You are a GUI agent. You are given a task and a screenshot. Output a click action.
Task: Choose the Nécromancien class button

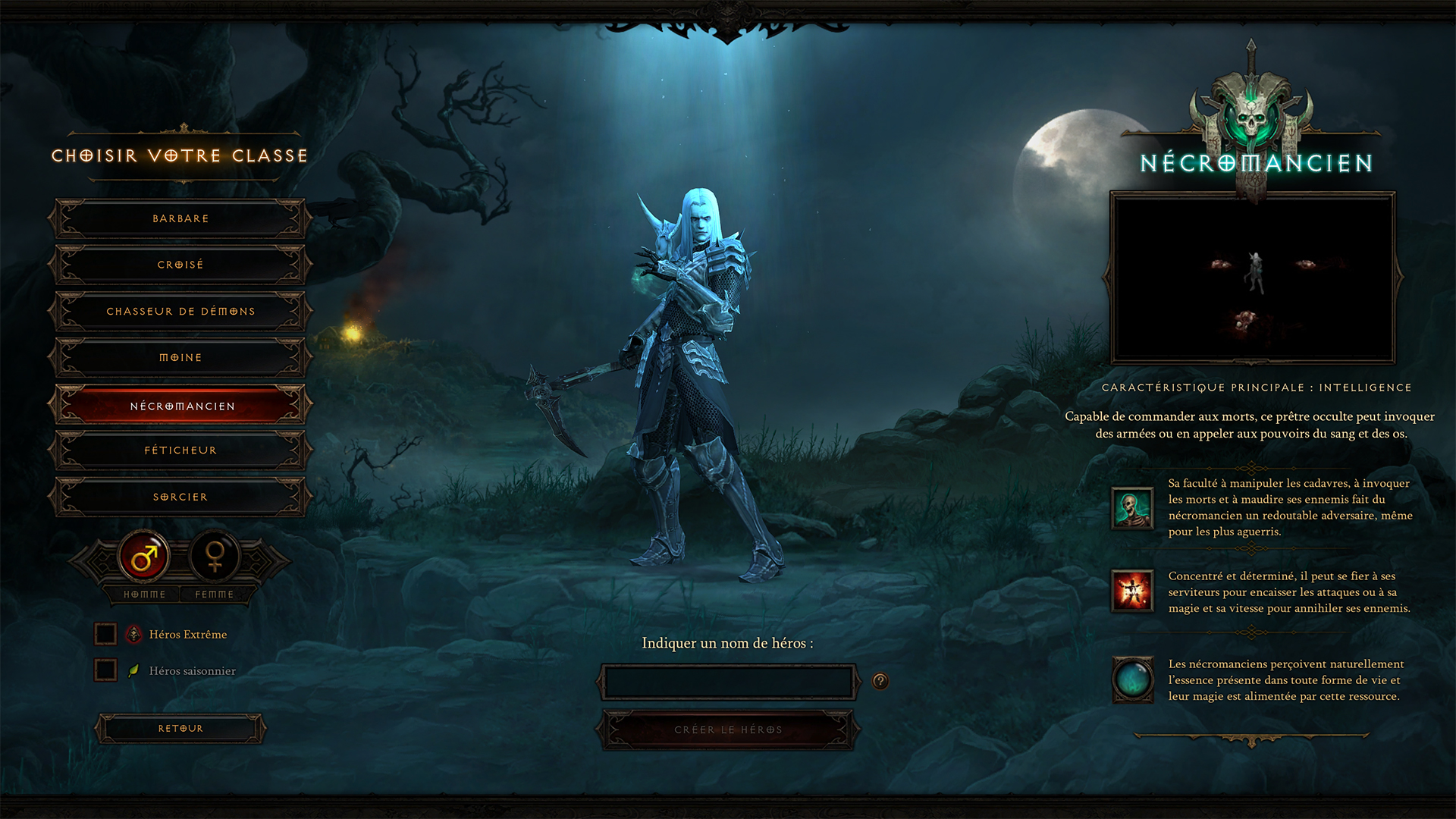(180, 406)
